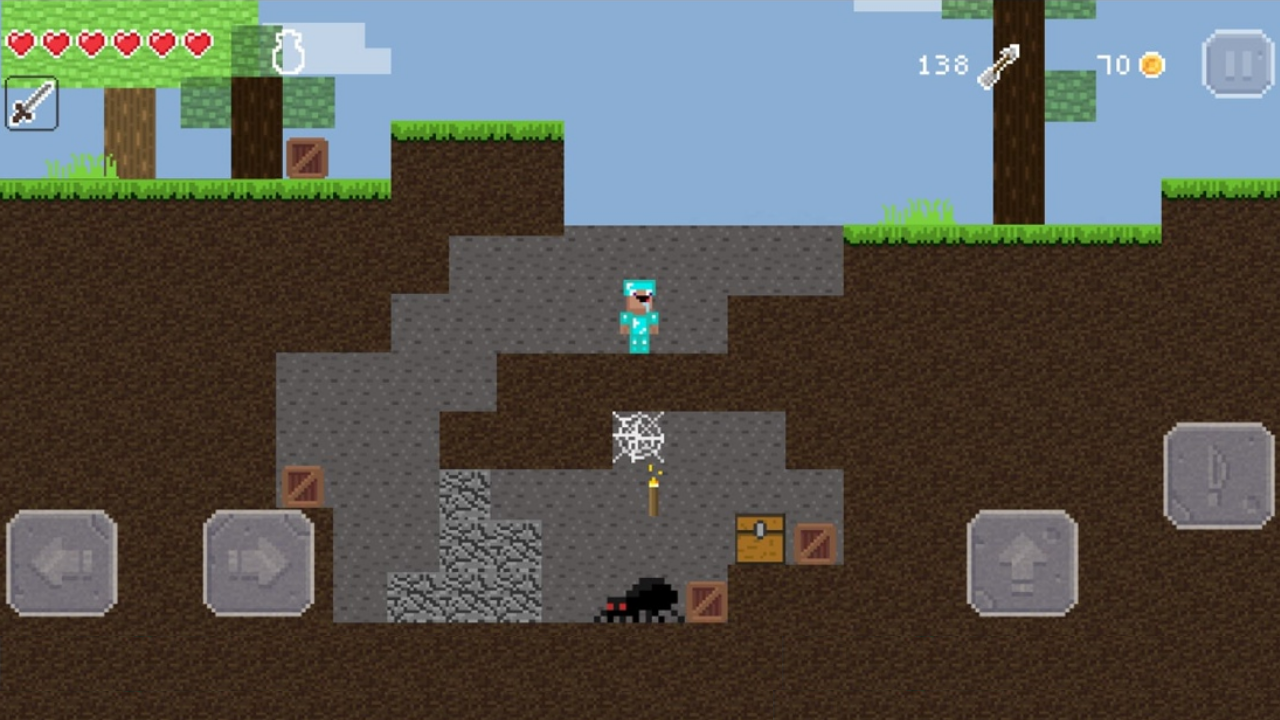The image size is (1280, 720).
Task: Click the spider web hanging in the cave
Action: tap(637, 437)
